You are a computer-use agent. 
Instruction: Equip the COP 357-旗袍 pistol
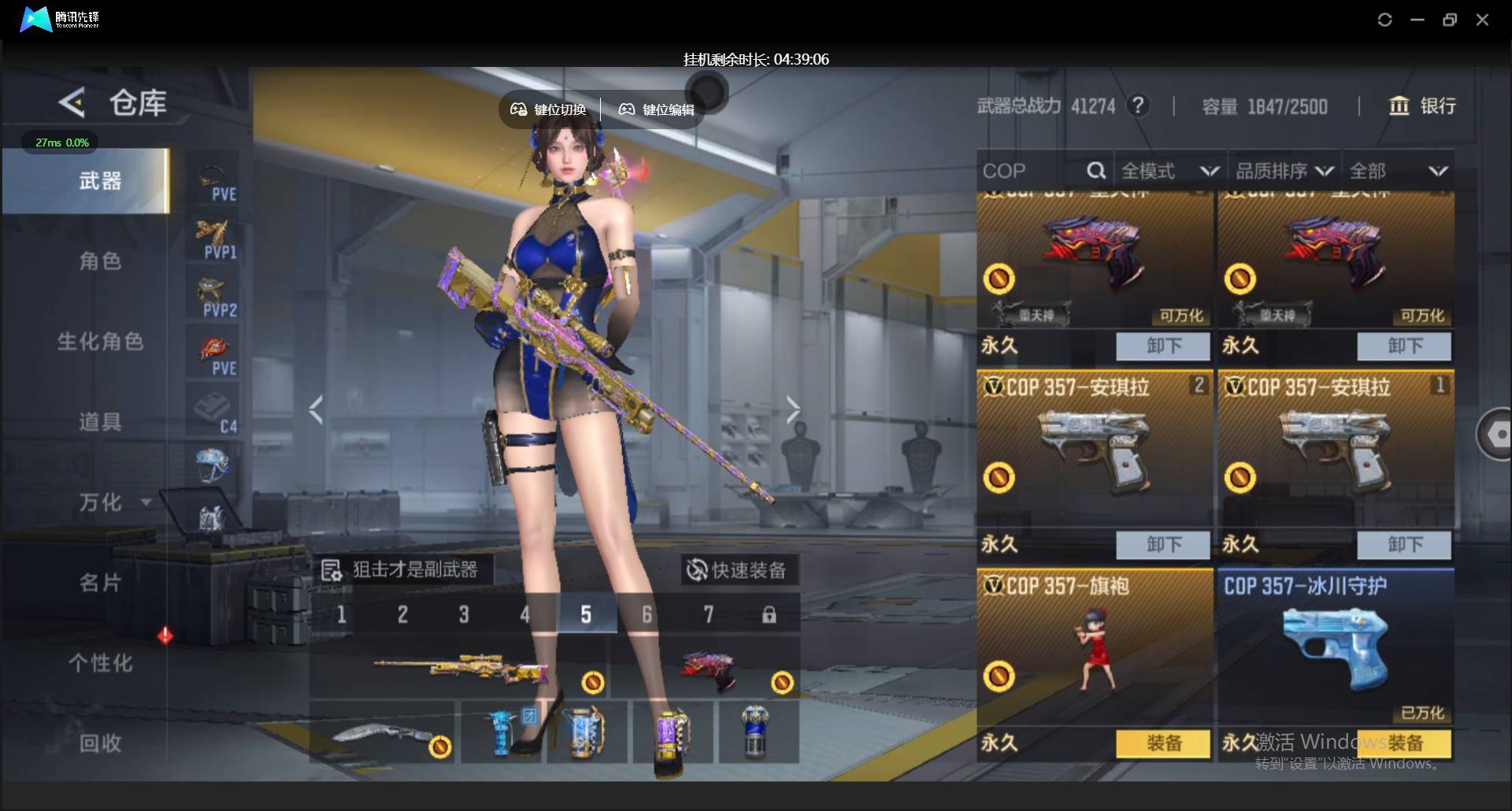(1163, 743)
